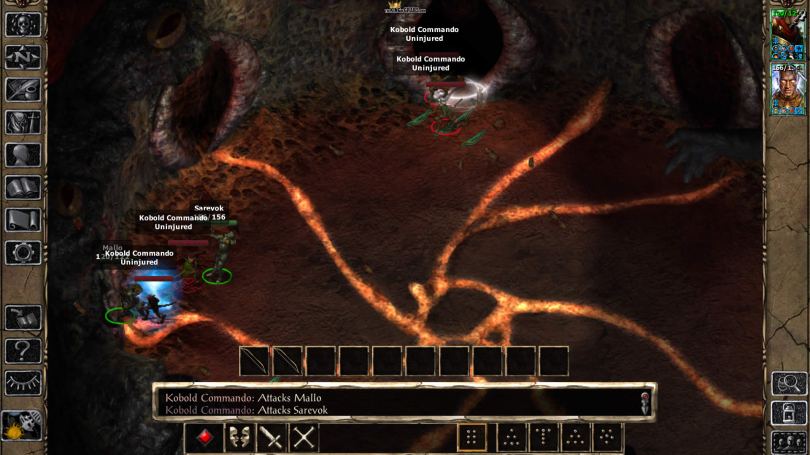This screenshot has height=455, width=810.
Task: Open the mage spellbook
Action: point(22,187)
